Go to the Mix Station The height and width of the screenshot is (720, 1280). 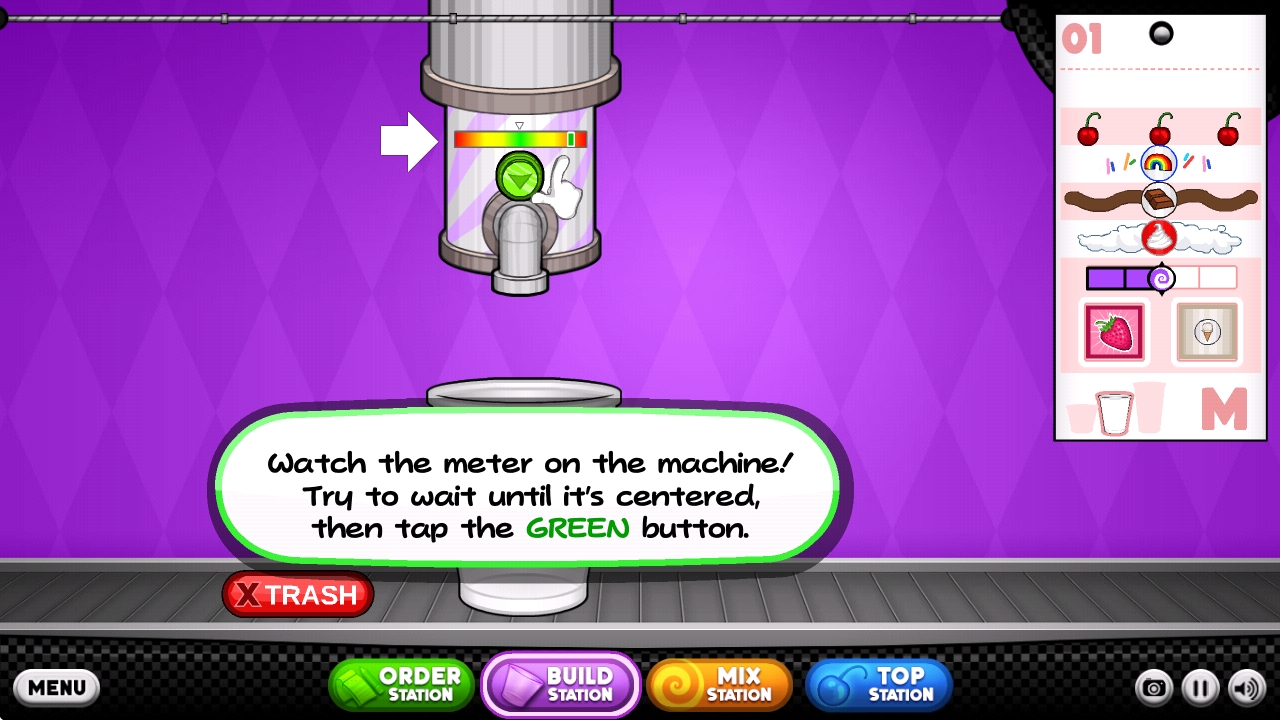(720, 685)
